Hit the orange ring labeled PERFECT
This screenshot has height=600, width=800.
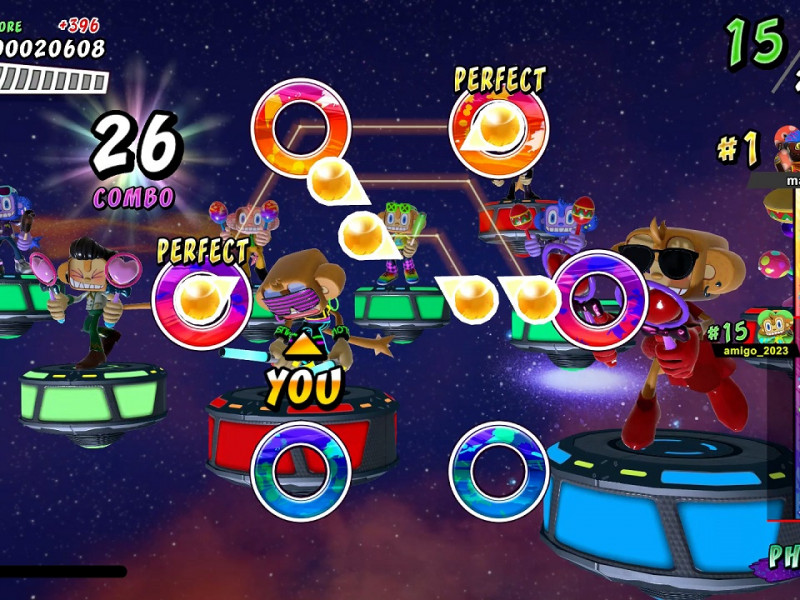pos(499,128)
